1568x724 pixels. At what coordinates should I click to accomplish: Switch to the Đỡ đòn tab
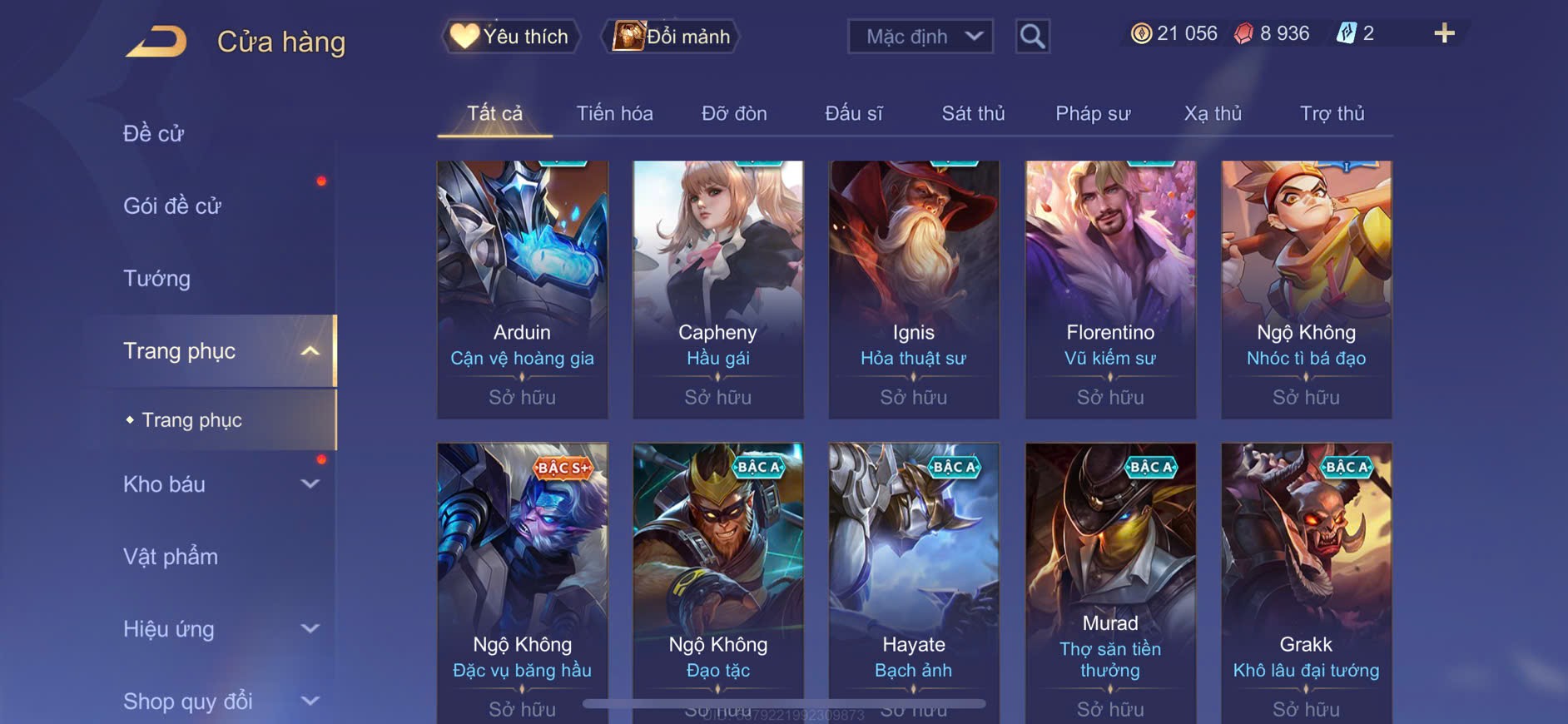click(734, 113)
